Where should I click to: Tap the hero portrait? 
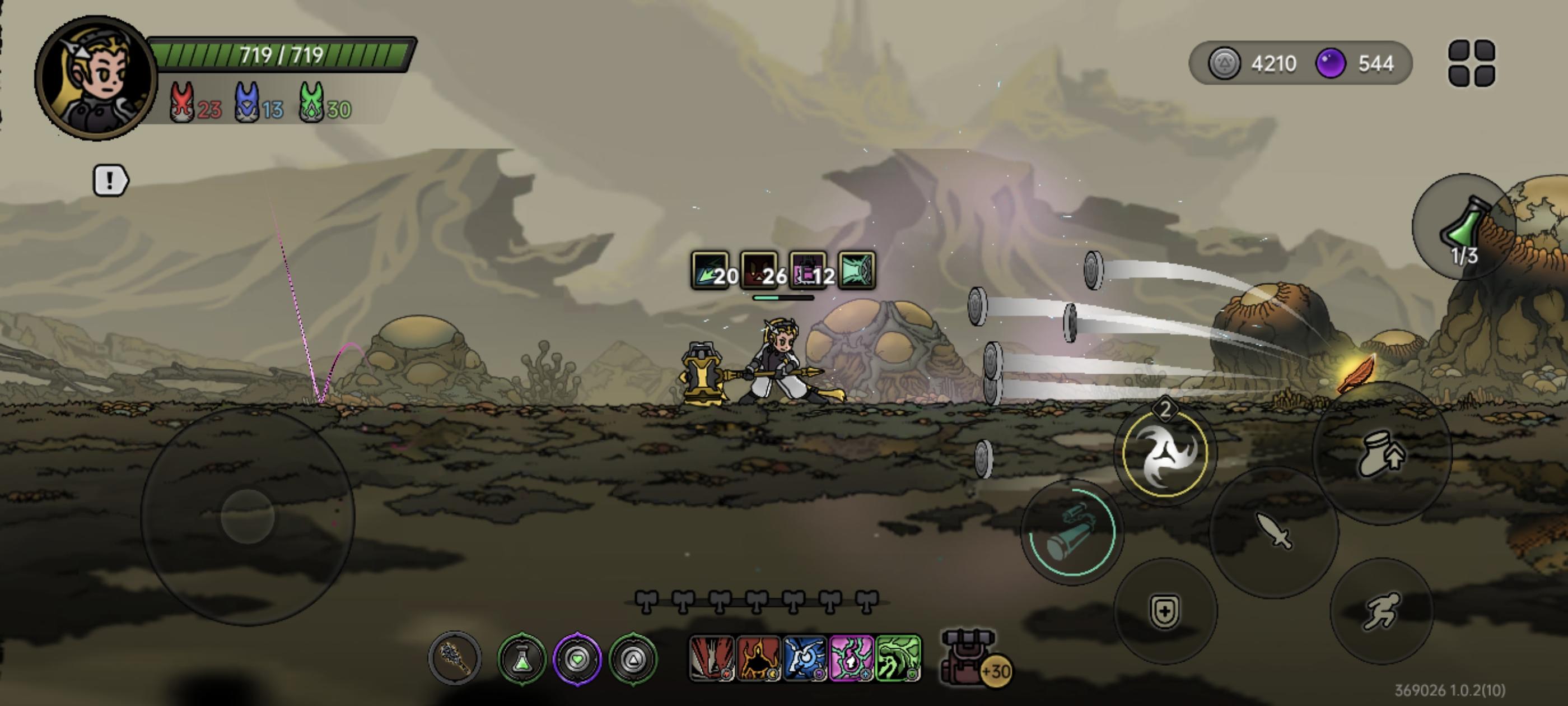coord(96,78)
